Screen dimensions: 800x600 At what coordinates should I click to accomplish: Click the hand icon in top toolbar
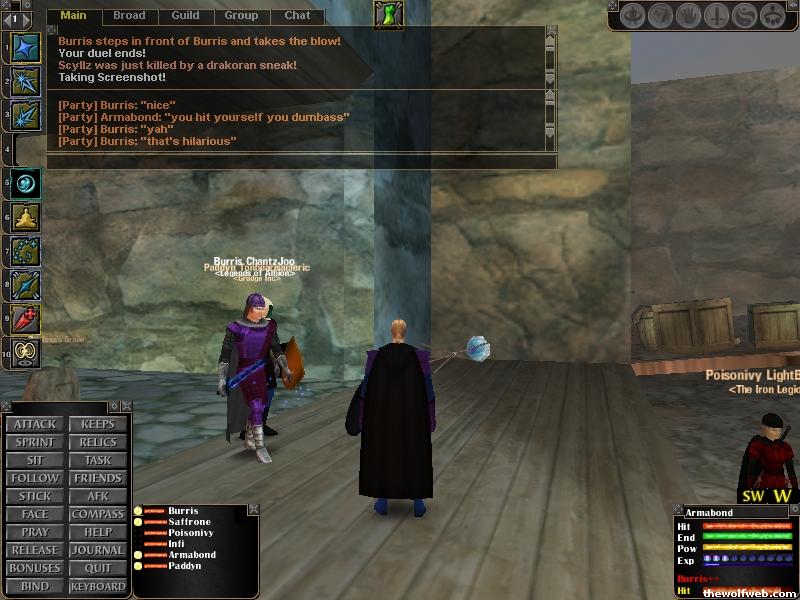point(688,16)
